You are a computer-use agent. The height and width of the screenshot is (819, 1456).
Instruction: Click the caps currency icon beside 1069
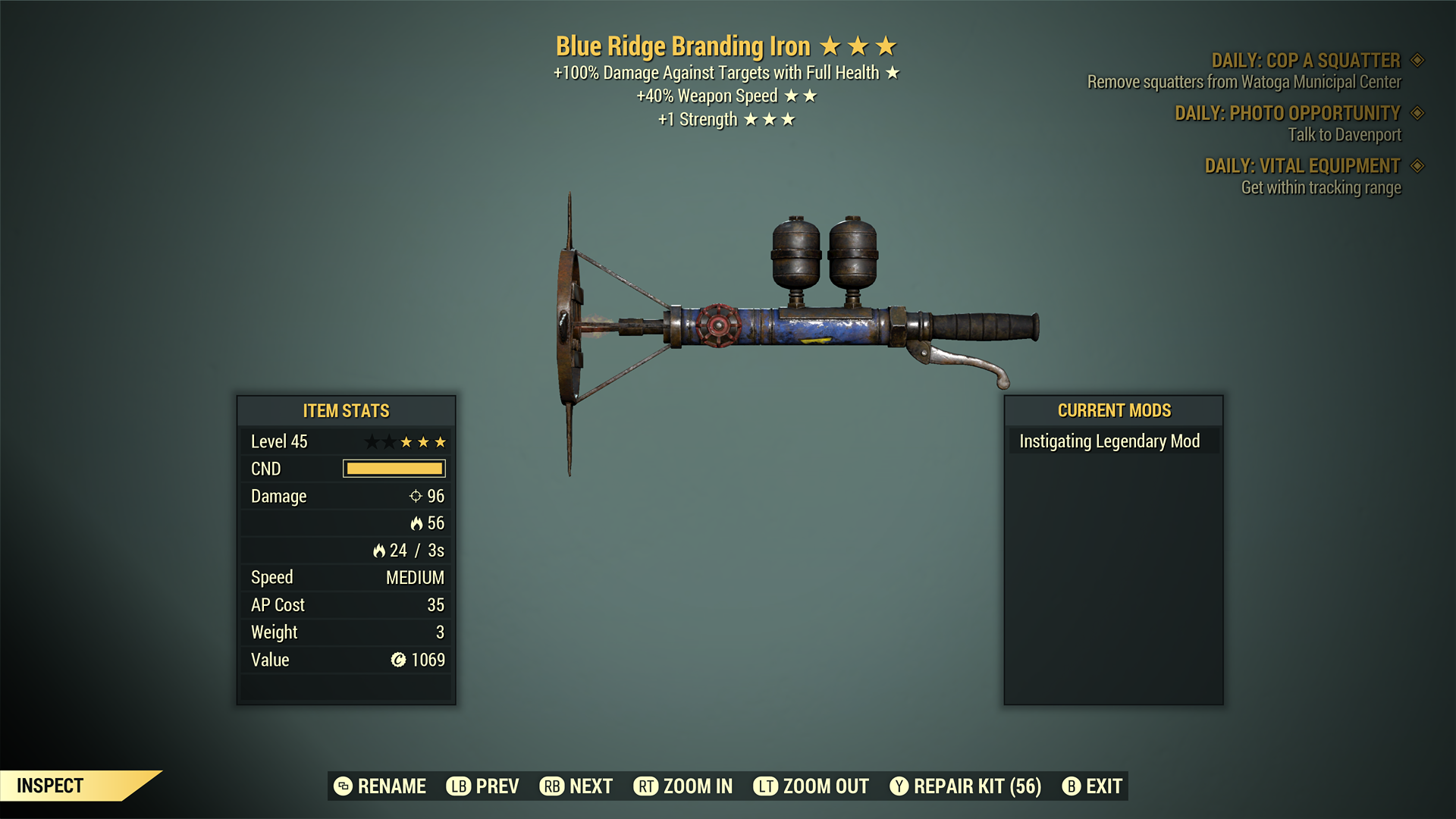tap(397, 660)
